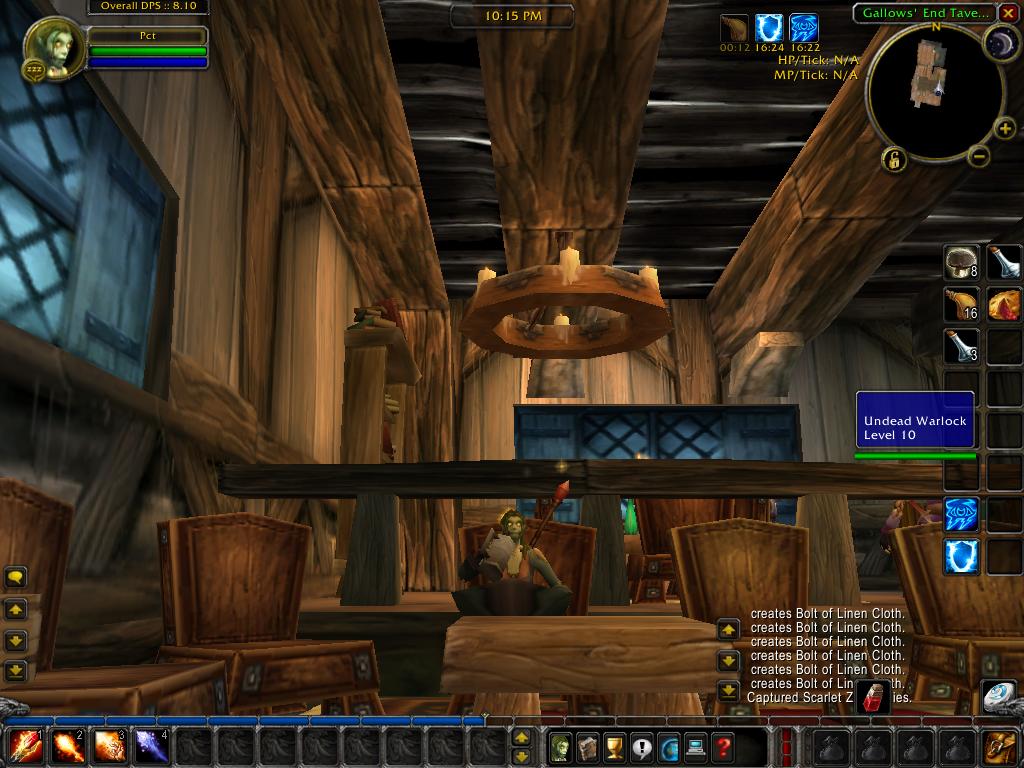The height and width of the screenshot is (768, 1024).
Task: Eat the pie slice item
Action: tap(1005, 304)
